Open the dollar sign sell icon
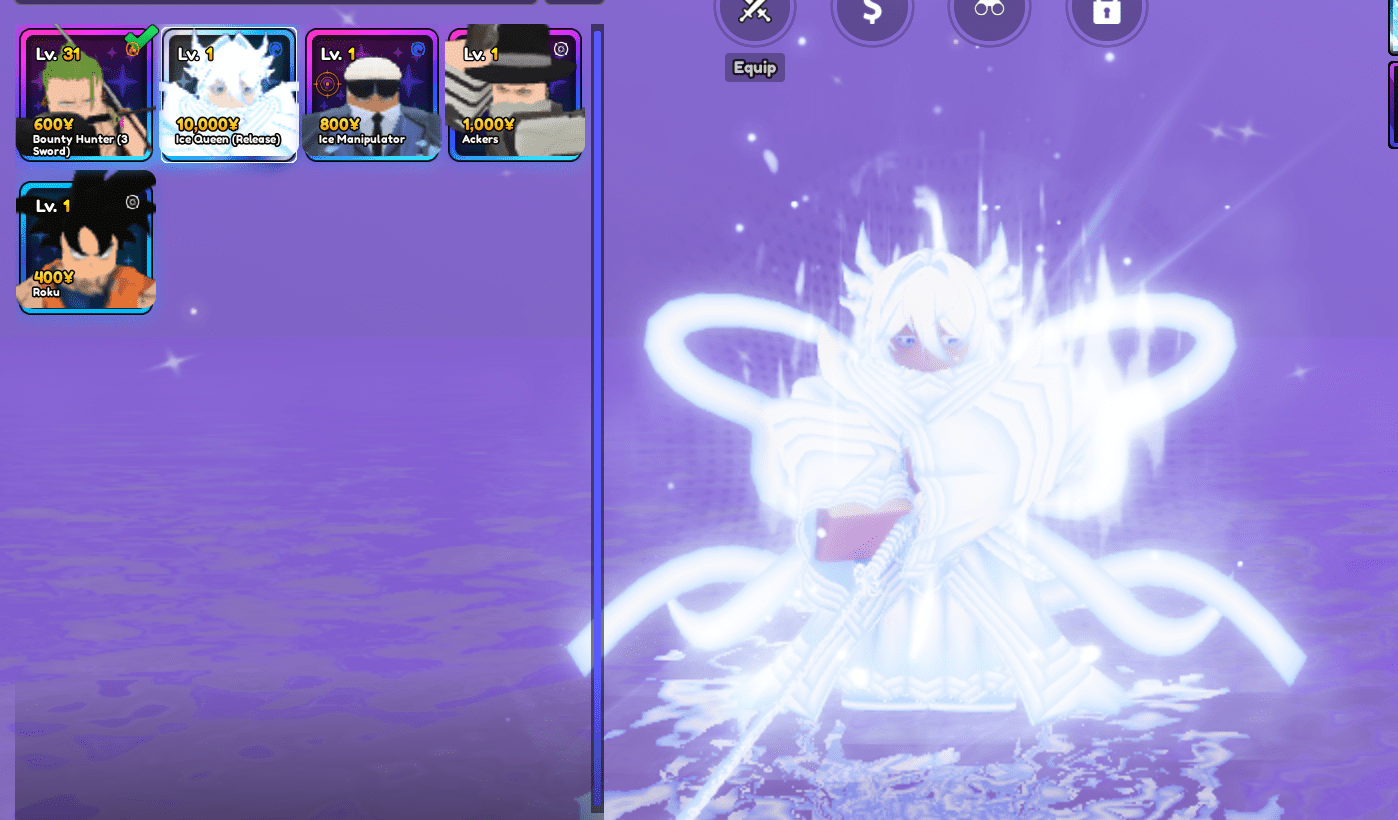Image resolution: width=1398 pixels, height=820 pixels. 872,14
